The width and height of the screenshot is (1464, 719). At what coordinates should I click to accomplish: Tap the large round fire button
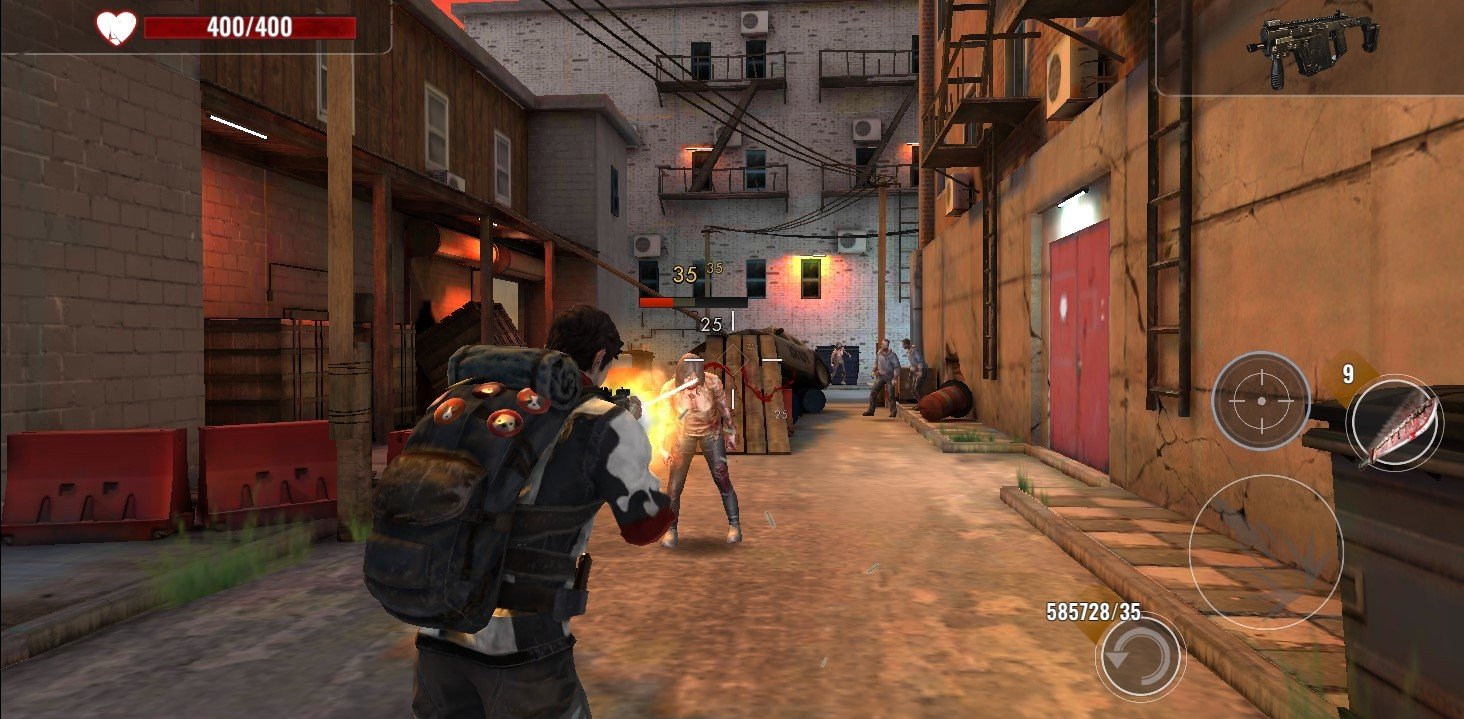click(1265, 551)
